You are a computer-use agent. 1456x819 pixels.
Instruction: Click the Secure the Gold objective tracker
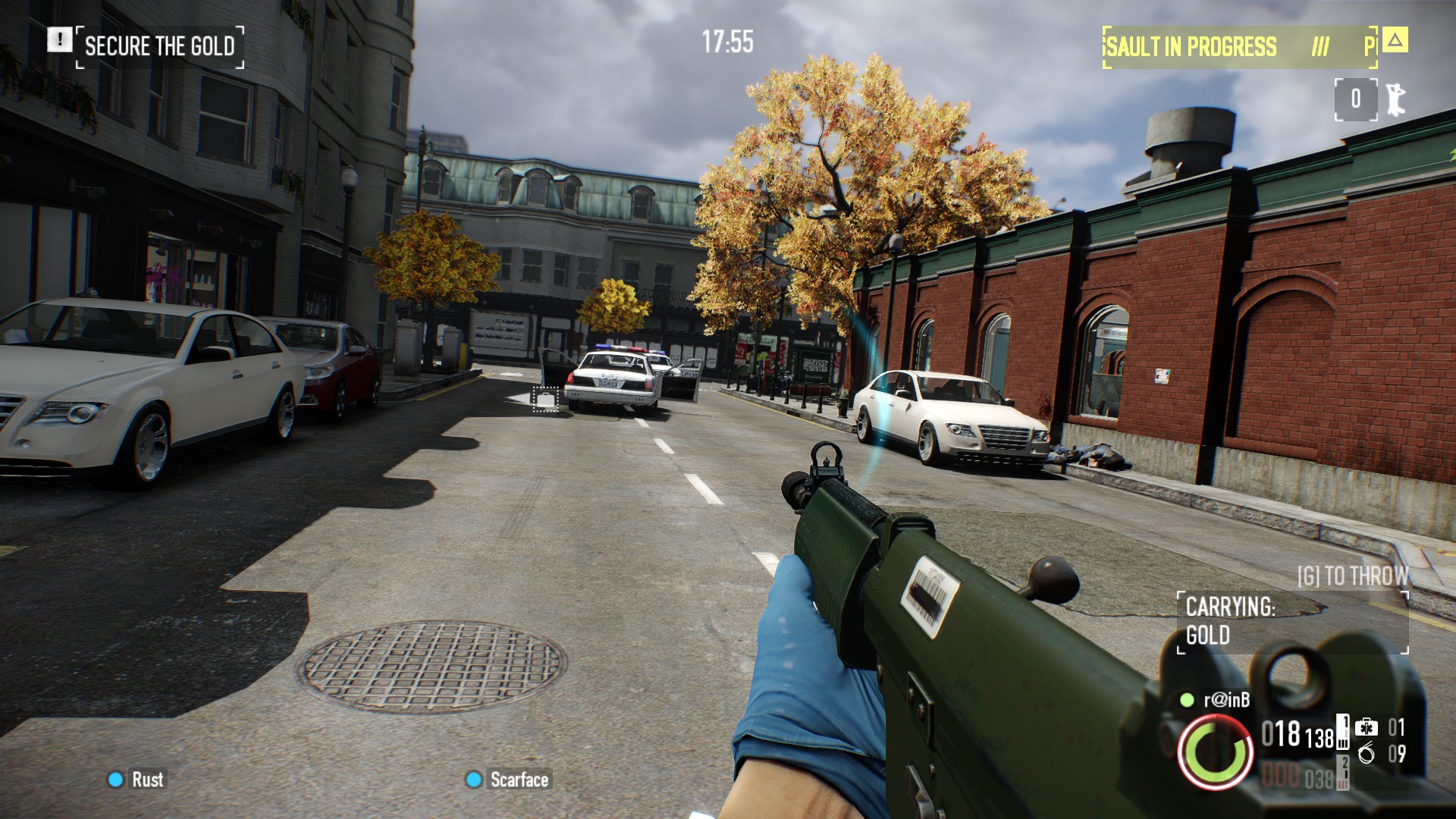point(159,47)
